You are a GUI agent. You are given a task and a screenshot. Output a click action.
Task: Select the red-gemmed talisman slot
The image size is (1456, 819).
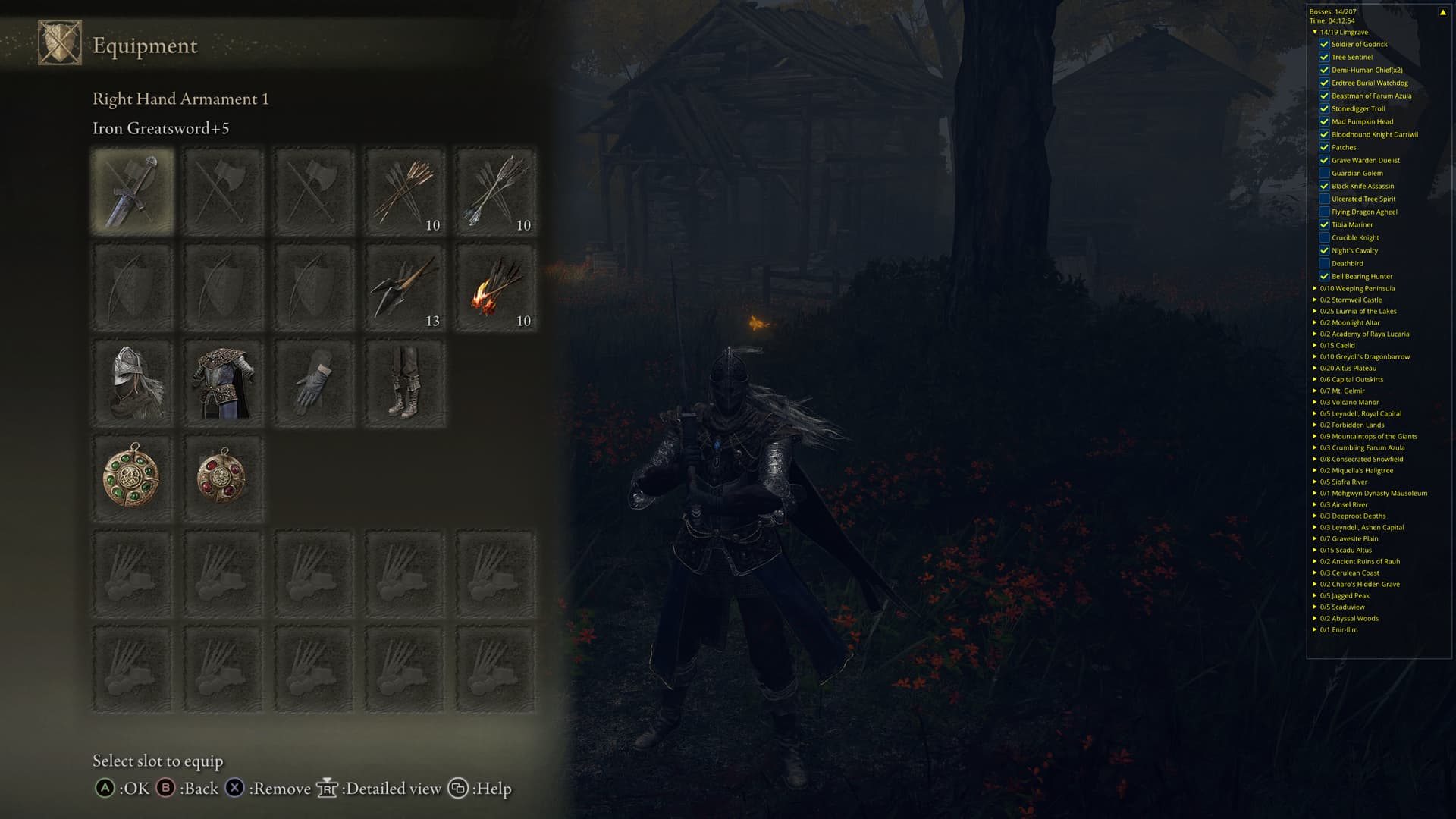223,479
